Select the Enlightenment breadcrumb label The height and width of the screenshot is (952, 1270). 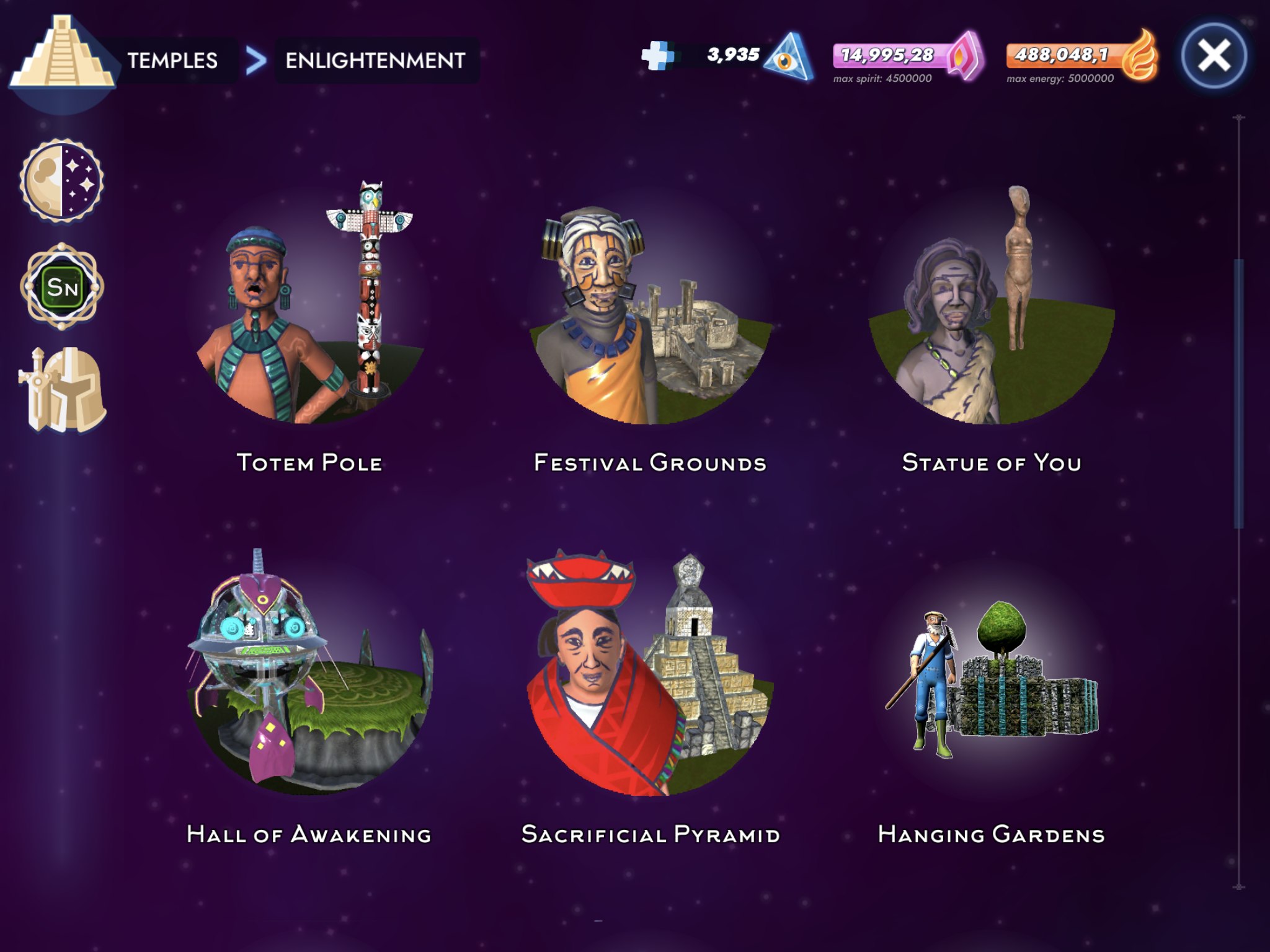point(375,61)
